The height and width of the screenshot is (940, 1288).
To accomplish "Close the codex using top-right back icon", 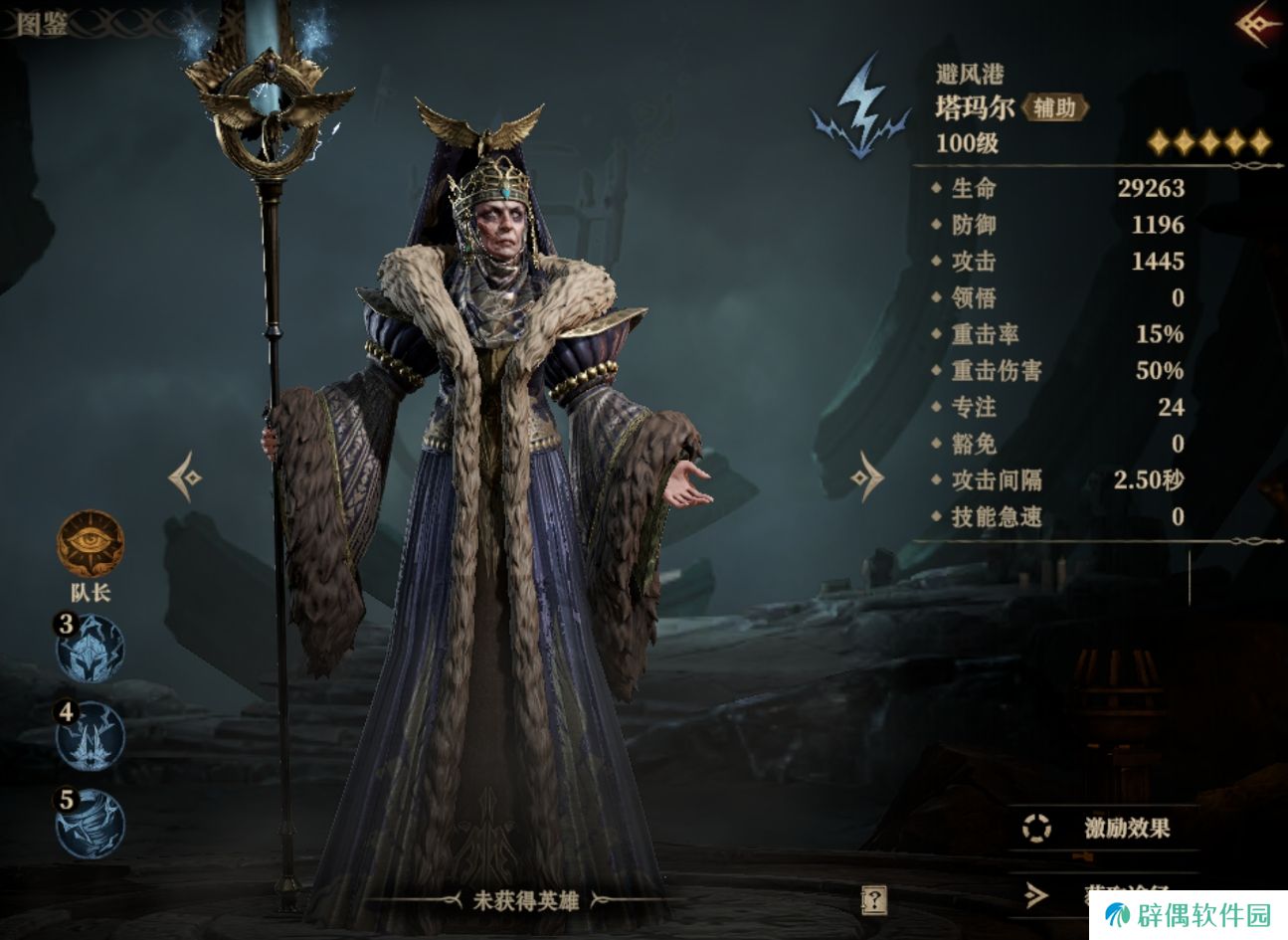I will (x=1259, y=24).
